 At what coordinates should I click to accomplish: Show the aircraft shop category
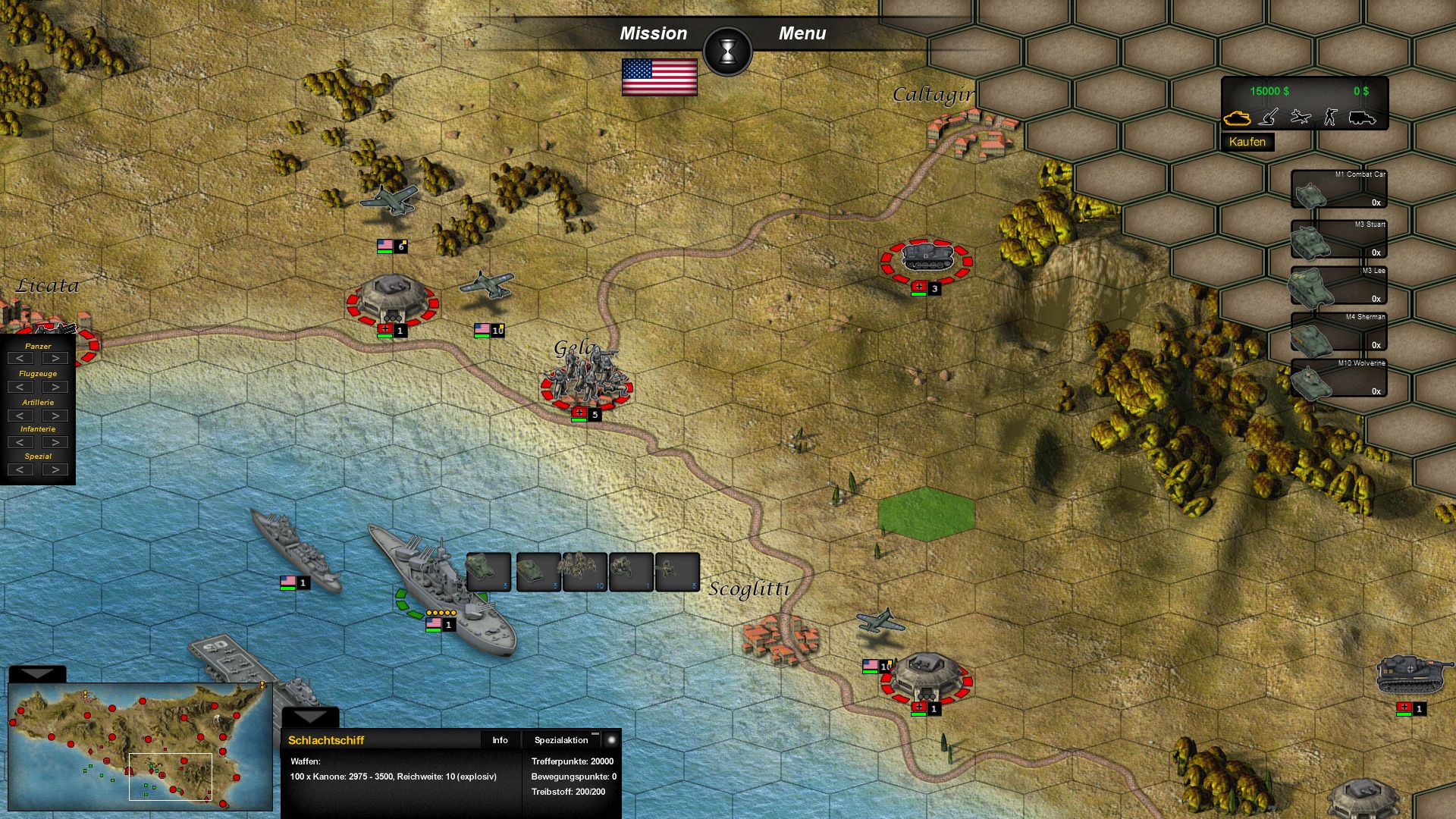click(x=1301, y=117)
